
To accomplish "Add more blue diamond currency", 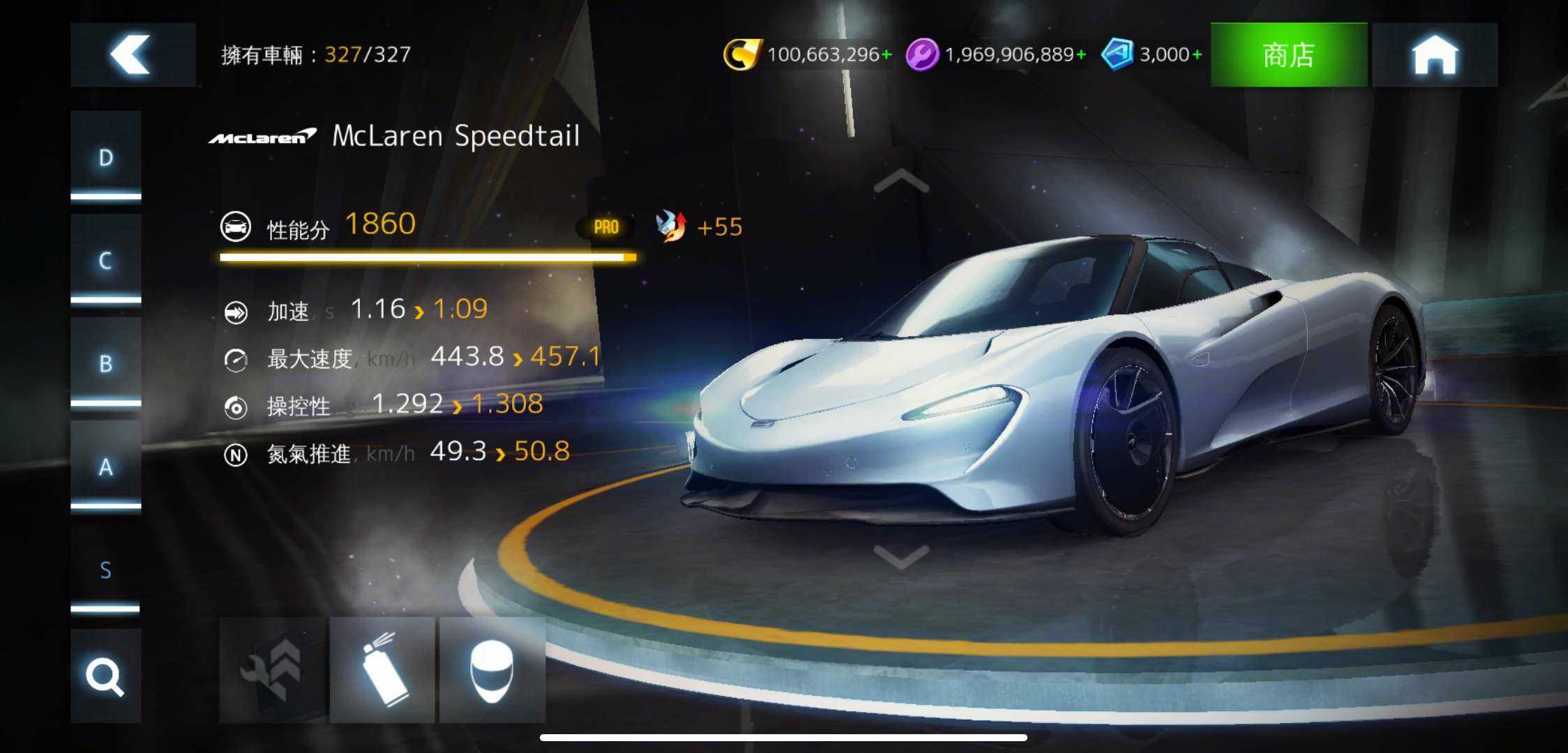I will point(1197,54).
